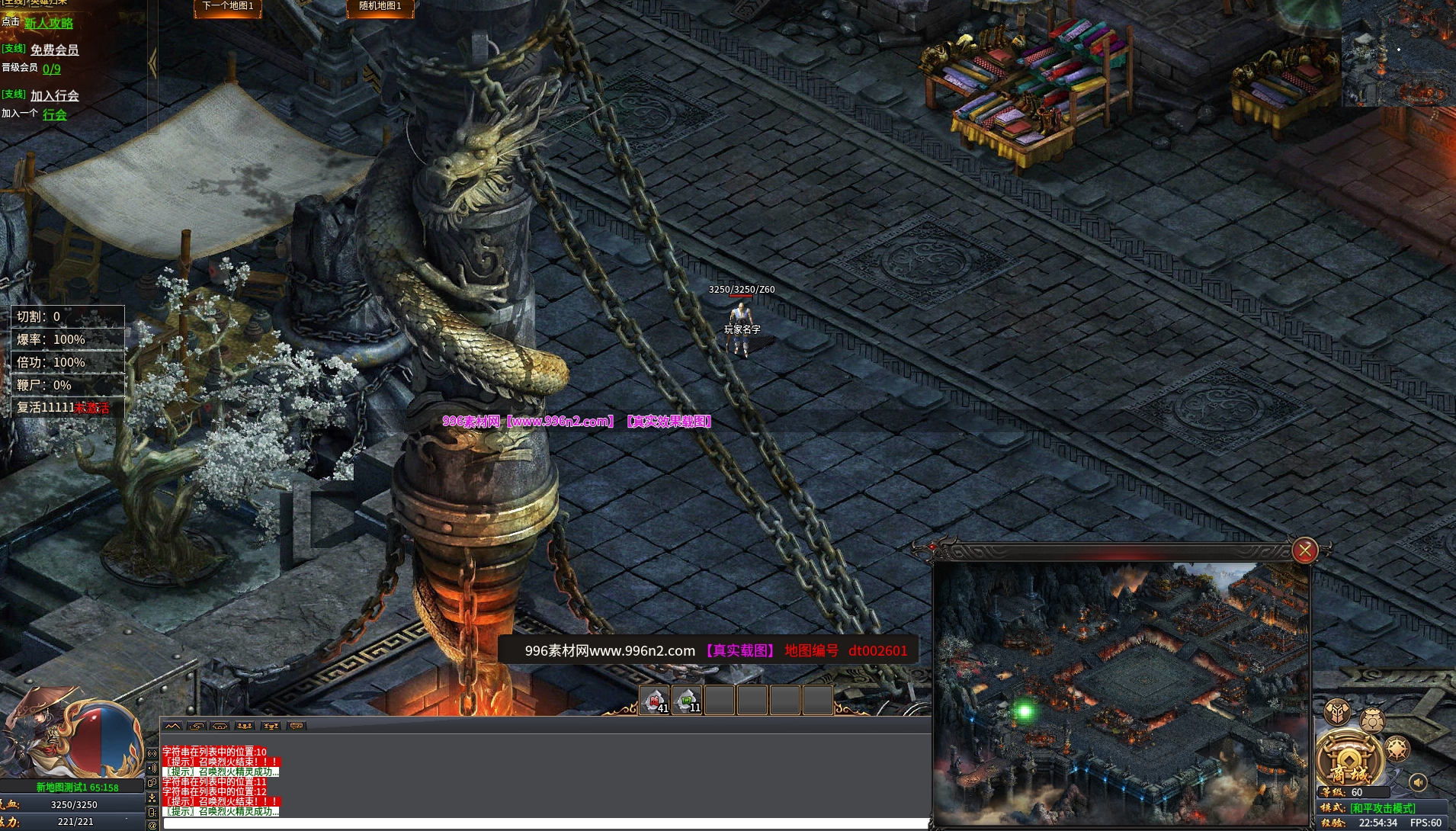Open the bag inventory icon

[1372, 719]
